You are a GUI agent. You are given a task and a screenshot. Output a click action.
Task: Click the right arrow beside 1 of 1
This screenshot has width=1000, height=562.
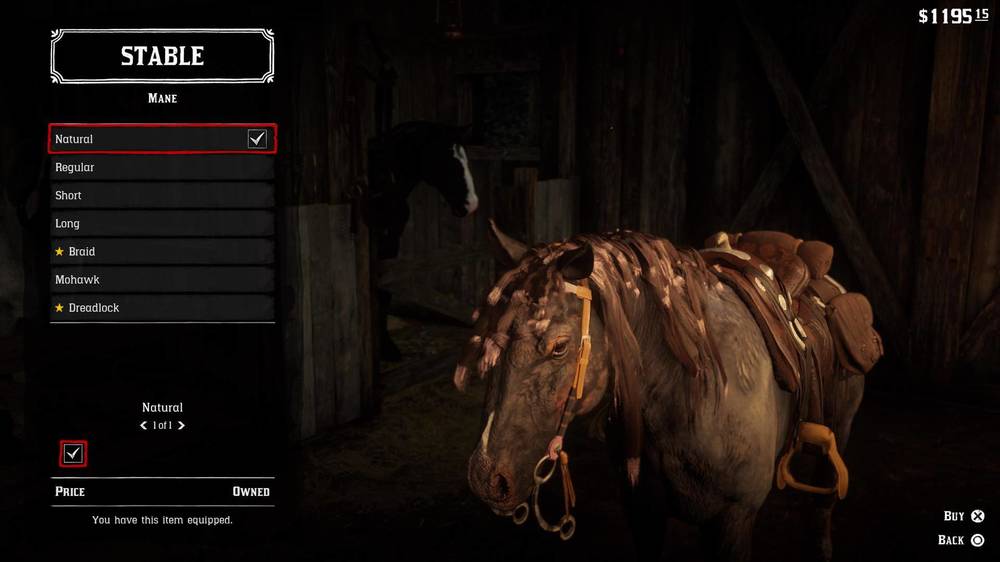pyautogui.click(x=181, y=426)
